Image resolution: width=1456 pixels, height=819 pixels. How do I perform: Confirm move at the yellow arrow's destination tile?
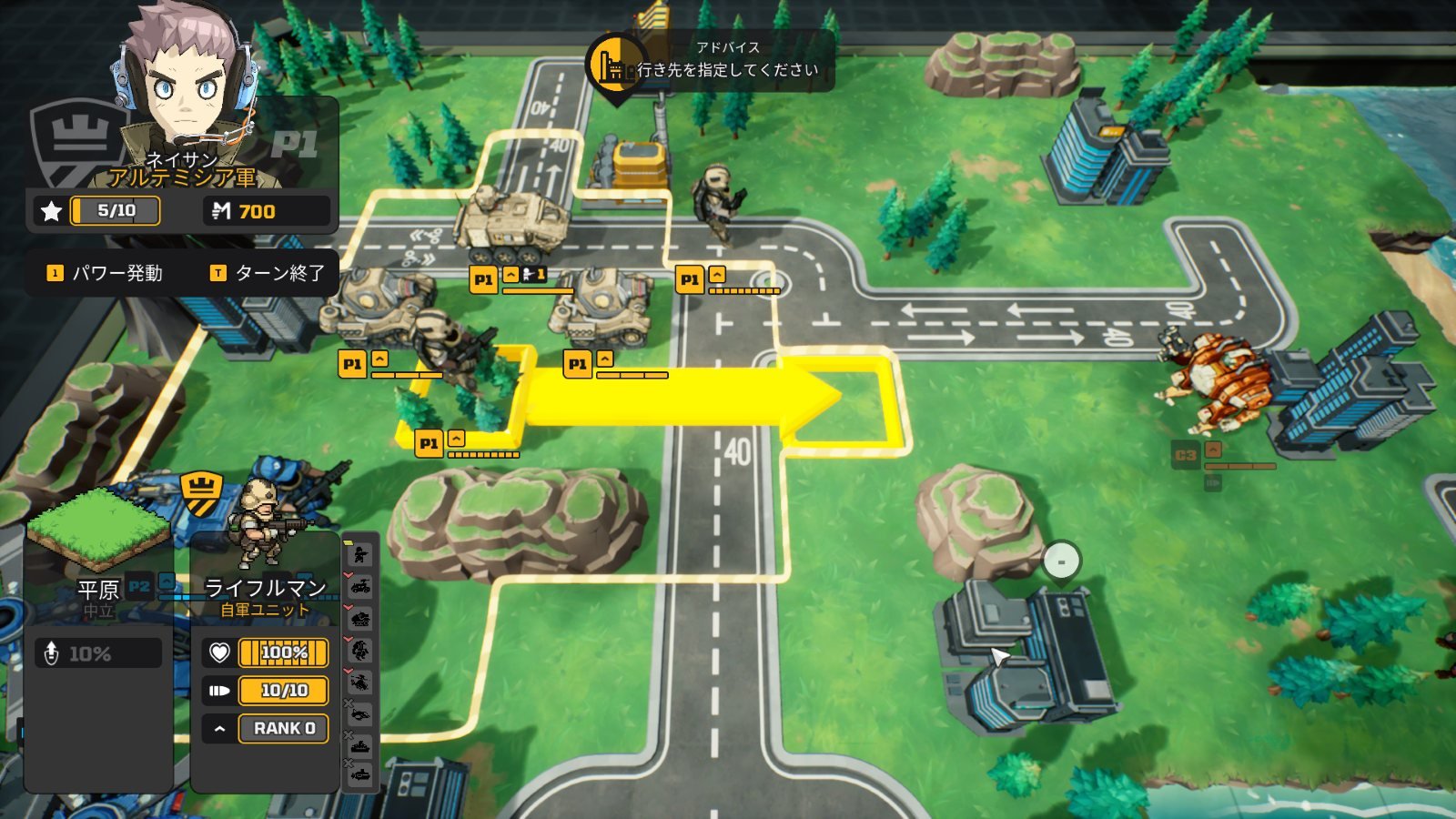(x=842, y=398)
